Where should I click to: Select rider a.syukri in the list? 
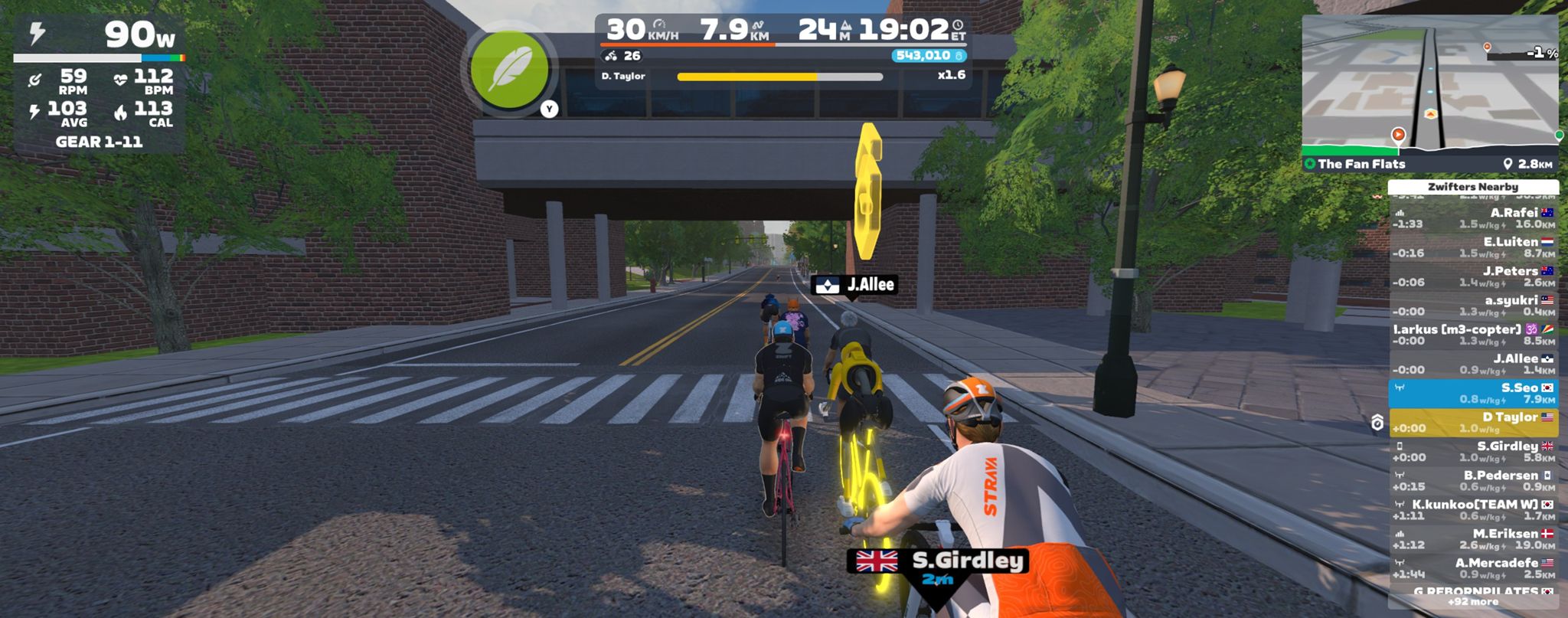[1473, 306]
